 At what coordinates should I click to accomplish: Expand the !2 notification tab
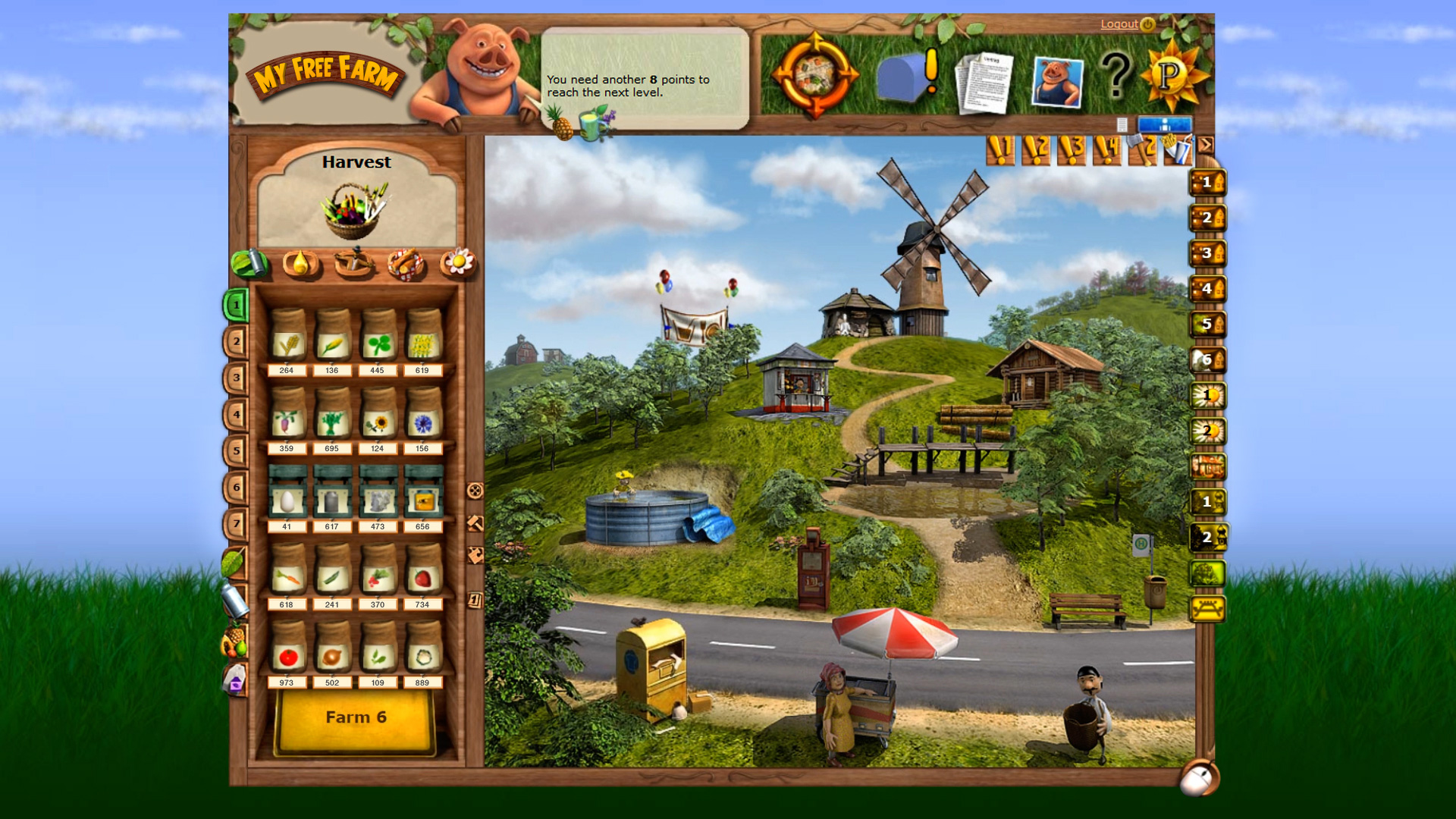(x=1034, y=148)
